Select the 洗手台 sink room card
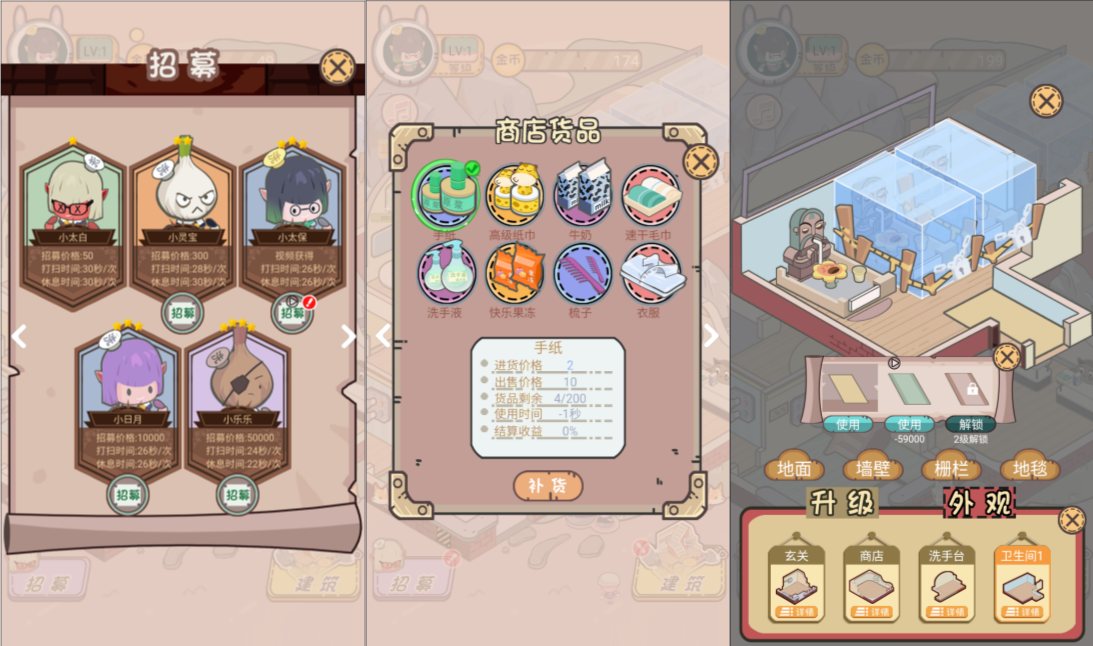Screen dimensions: 1093x646 coord(946,584)
